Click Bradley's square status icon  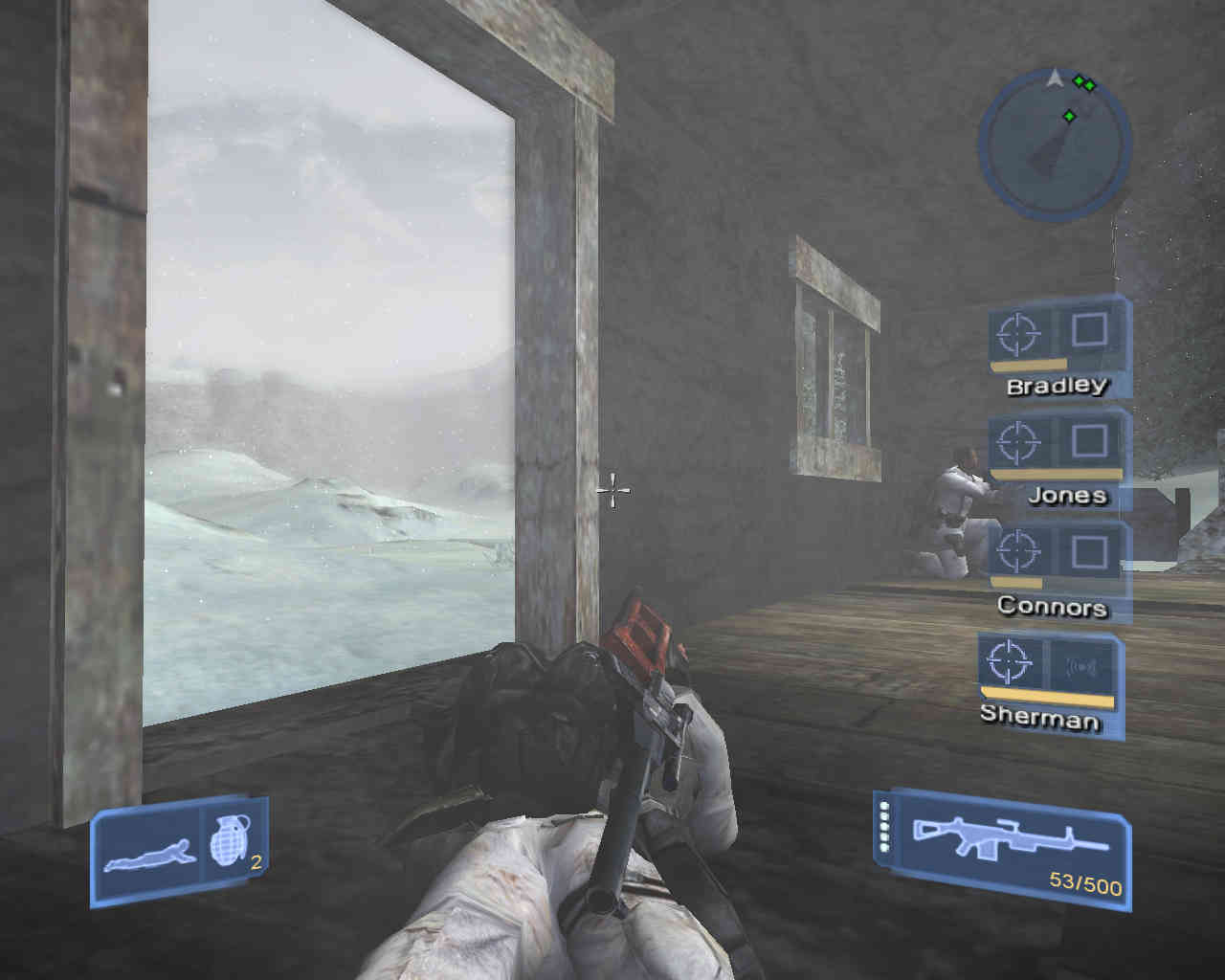point(1089,331)
